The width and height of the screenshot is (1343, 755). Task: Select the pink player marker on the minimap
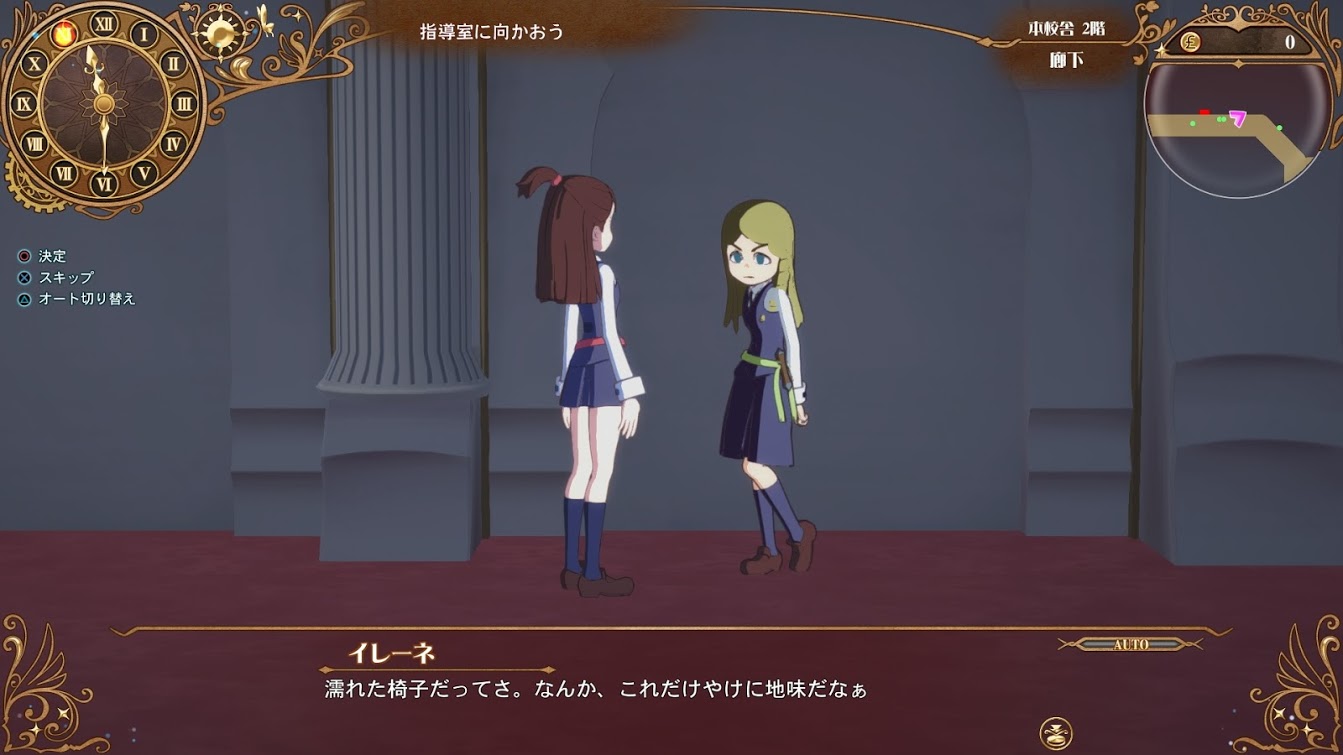point(1238,119)
